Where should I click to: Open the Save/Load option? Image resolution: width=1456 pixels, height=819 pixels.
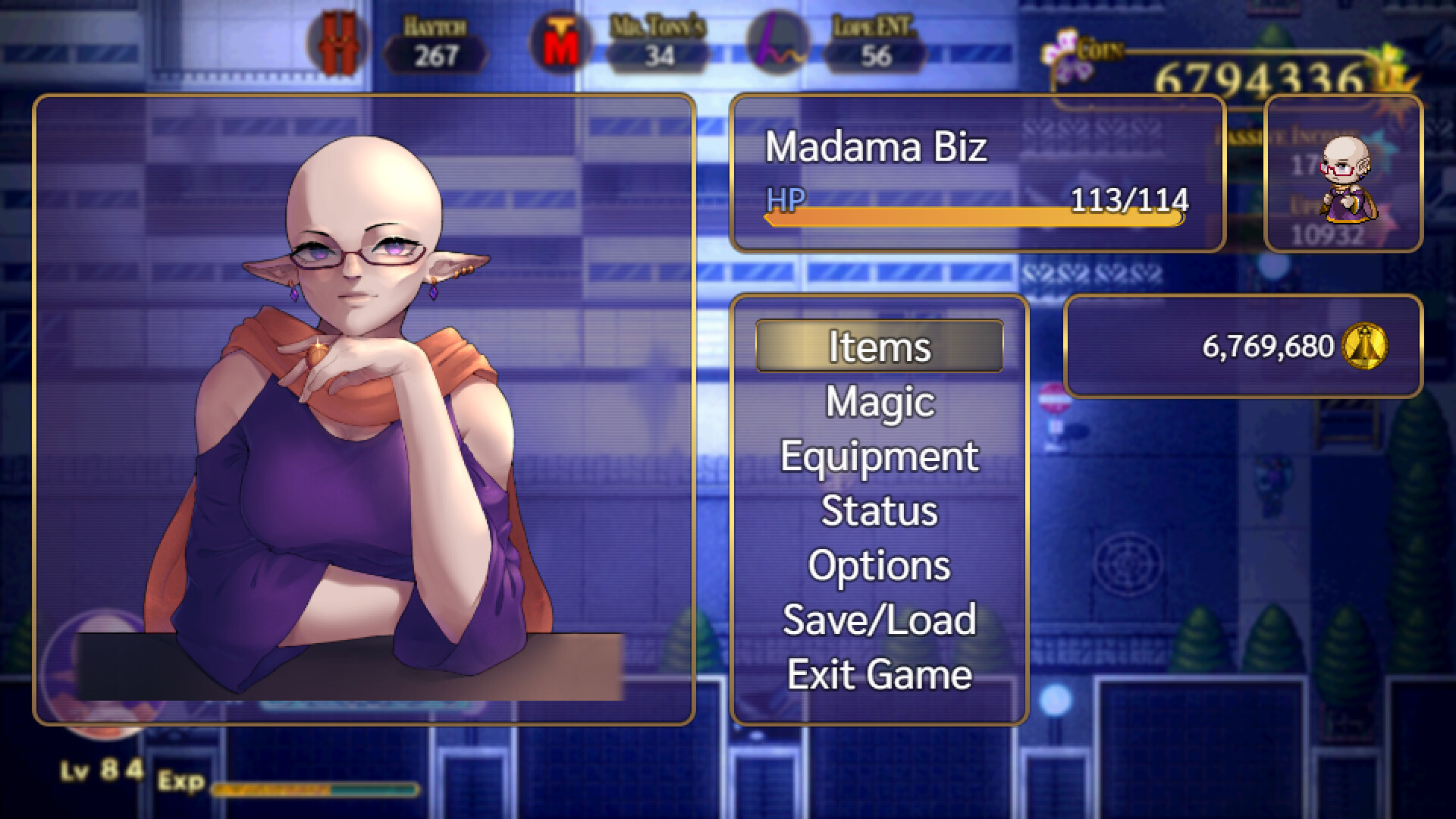click(878, 620)
